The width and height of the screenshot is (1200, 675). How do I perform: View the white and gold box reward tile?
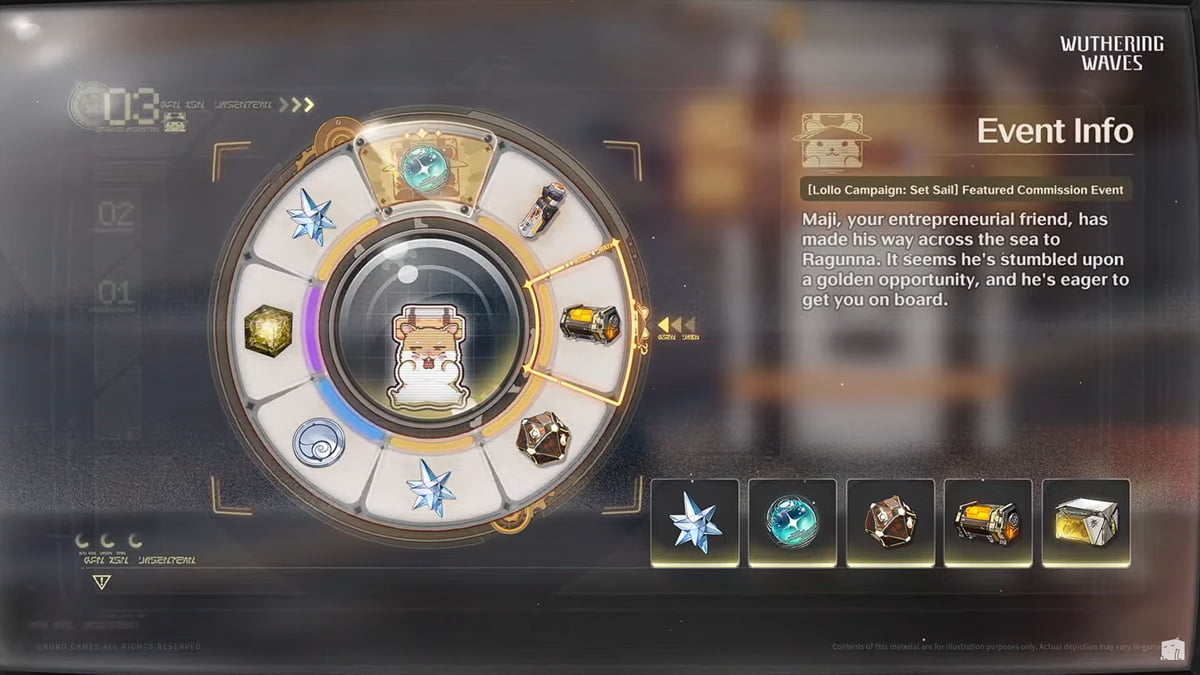(1086, 522)
